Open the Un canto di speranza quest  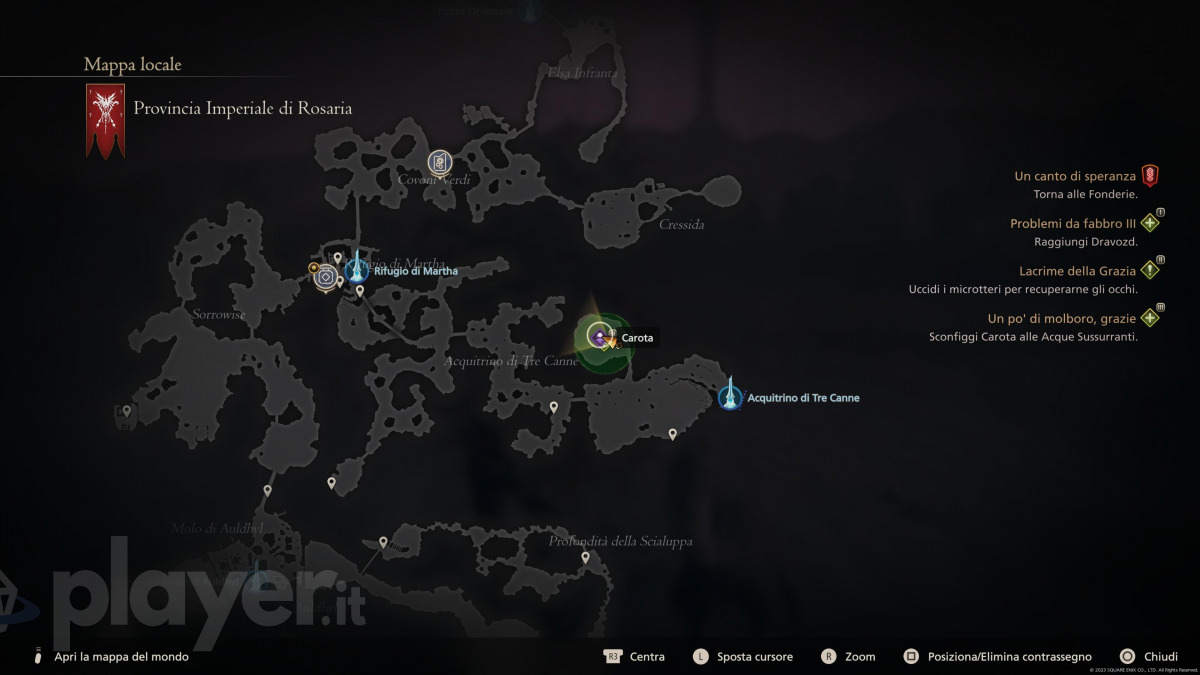click(1075, 176)
